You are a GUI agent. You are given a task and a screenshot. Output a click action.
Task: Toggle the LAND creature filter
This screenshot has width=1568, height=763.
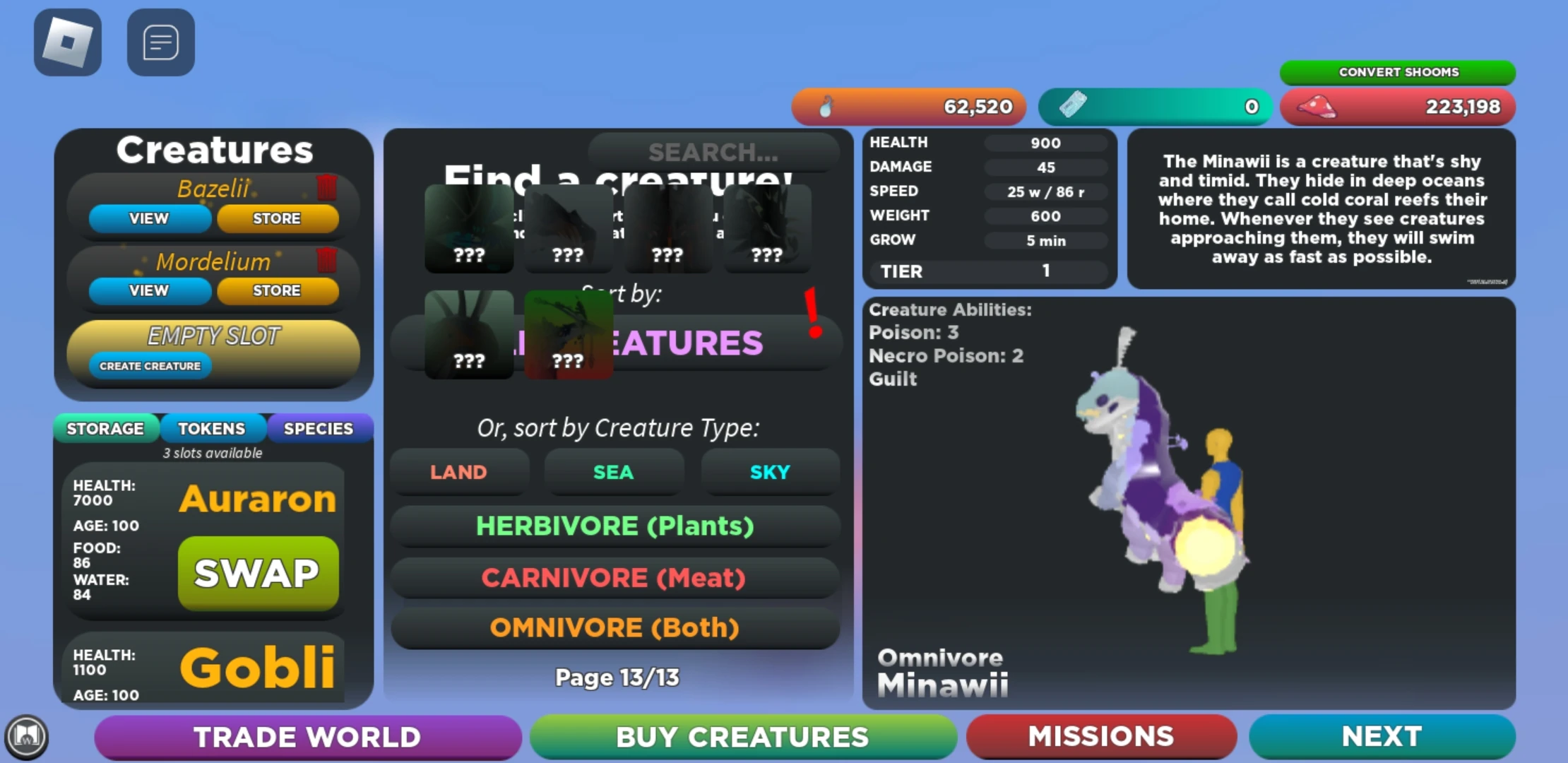click(x=459, y=472)
